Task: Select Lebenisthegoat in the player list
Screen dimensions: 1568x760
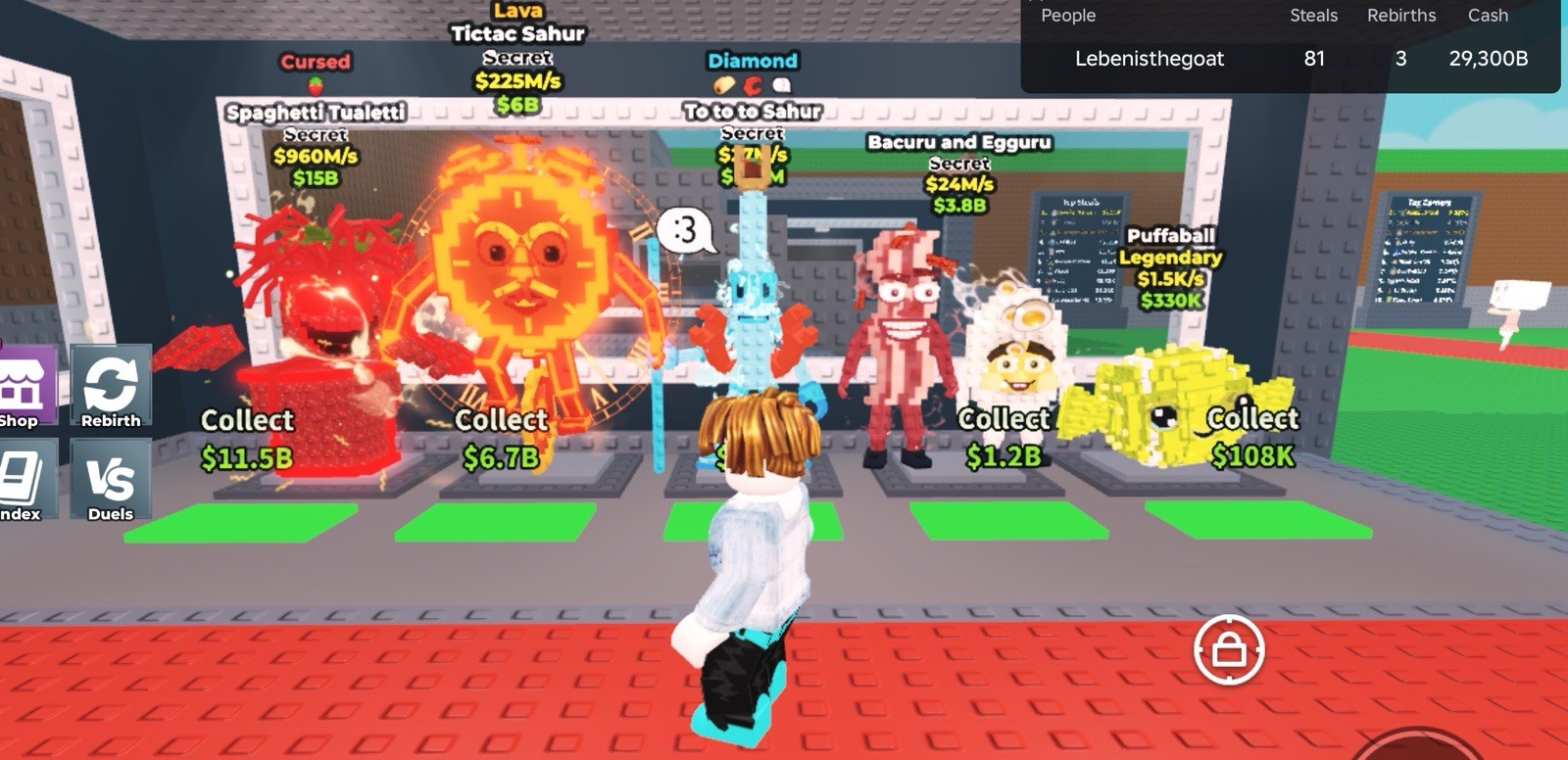Action: (1150, 59)
